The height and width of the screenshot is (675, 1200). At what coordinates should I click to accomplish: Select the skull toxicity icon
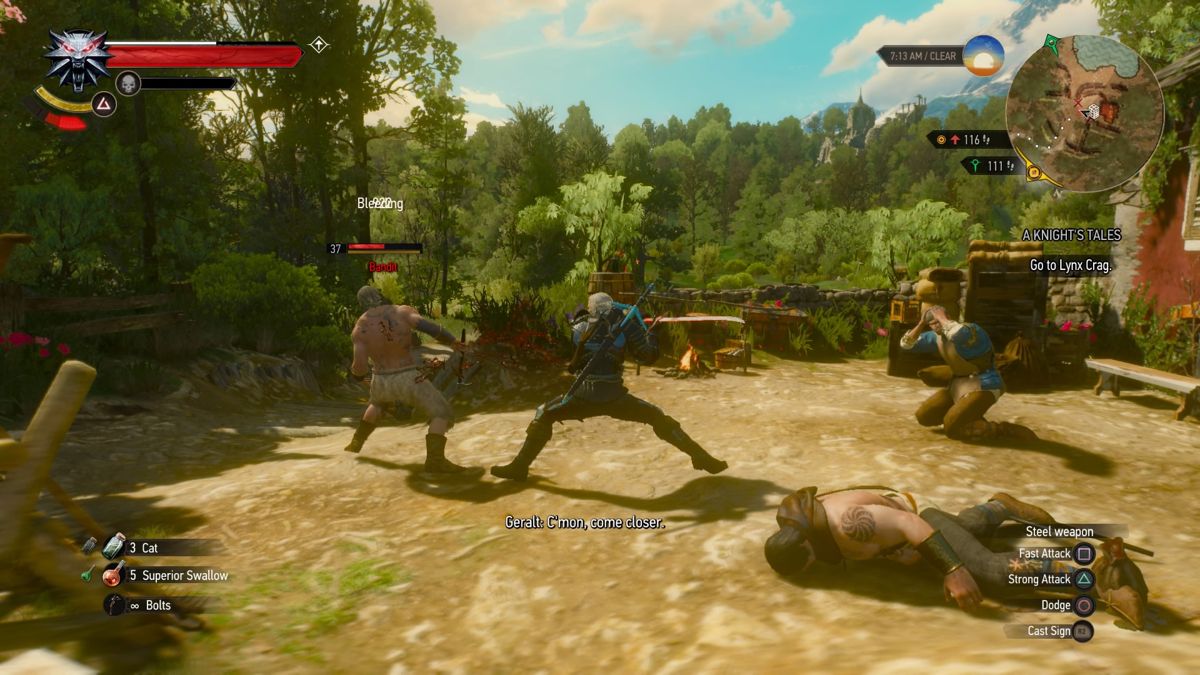pos(128,83)
